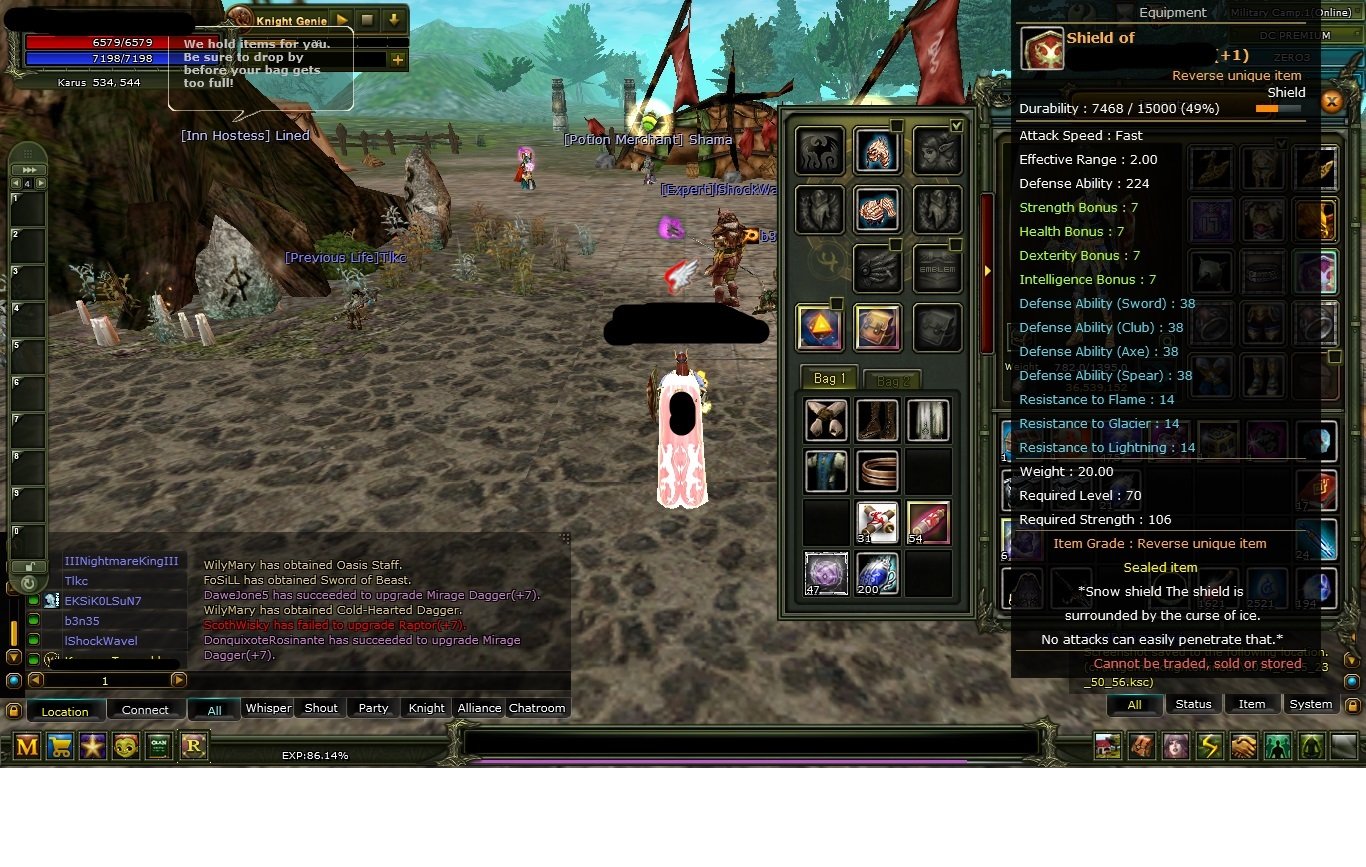Screen dimensions: 1366x867
Task: Open the Whisper chat tab
Action: pyautogui.click(x=268, y=708)
